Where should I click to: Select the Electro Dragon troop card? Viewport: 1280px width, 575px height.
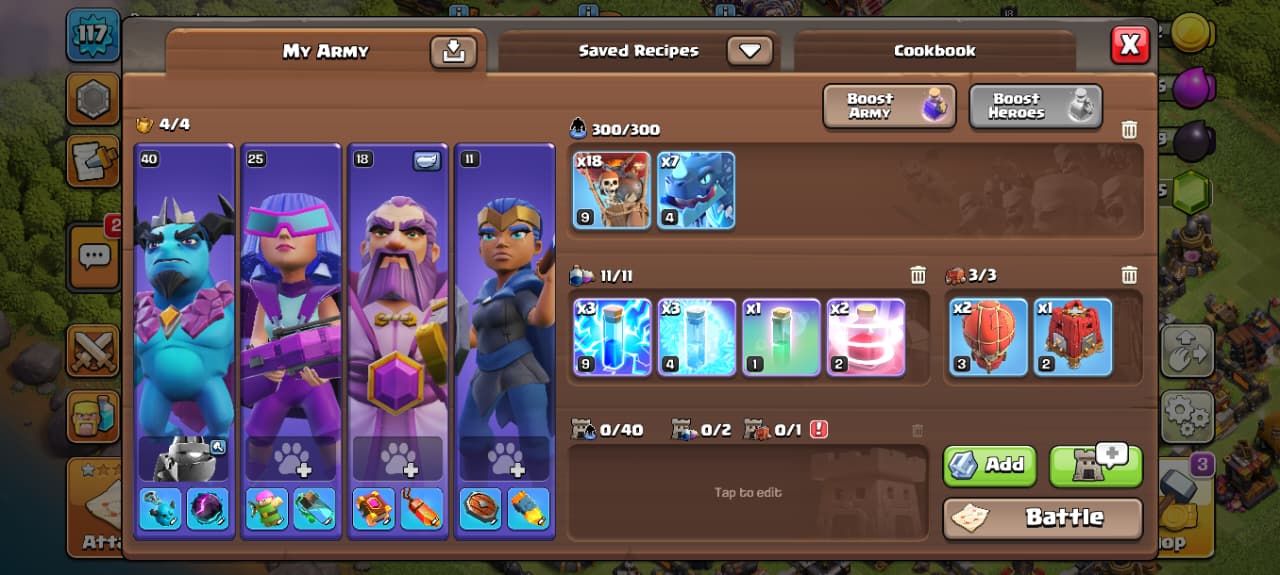pos(696,190)
